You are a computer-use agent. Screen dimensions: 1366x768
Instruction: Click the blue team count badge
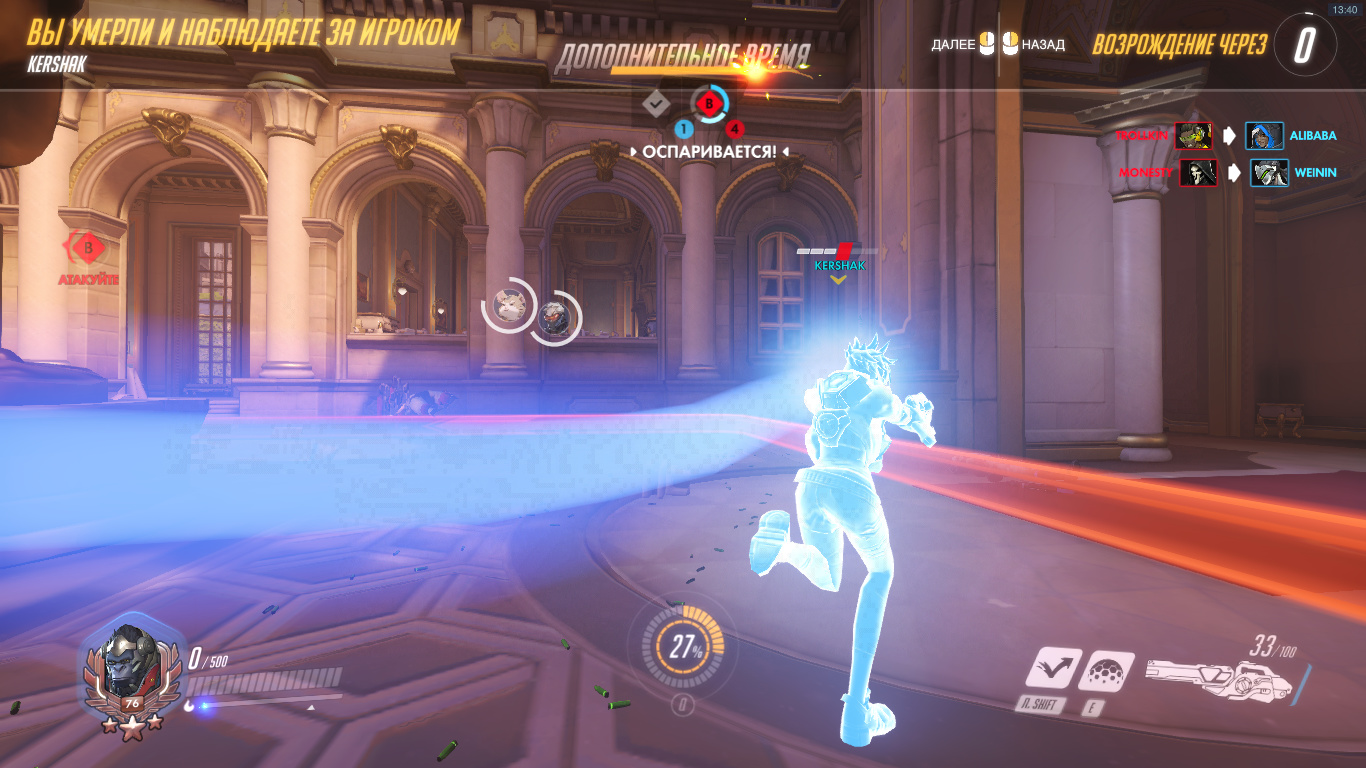tap(684, 129)
